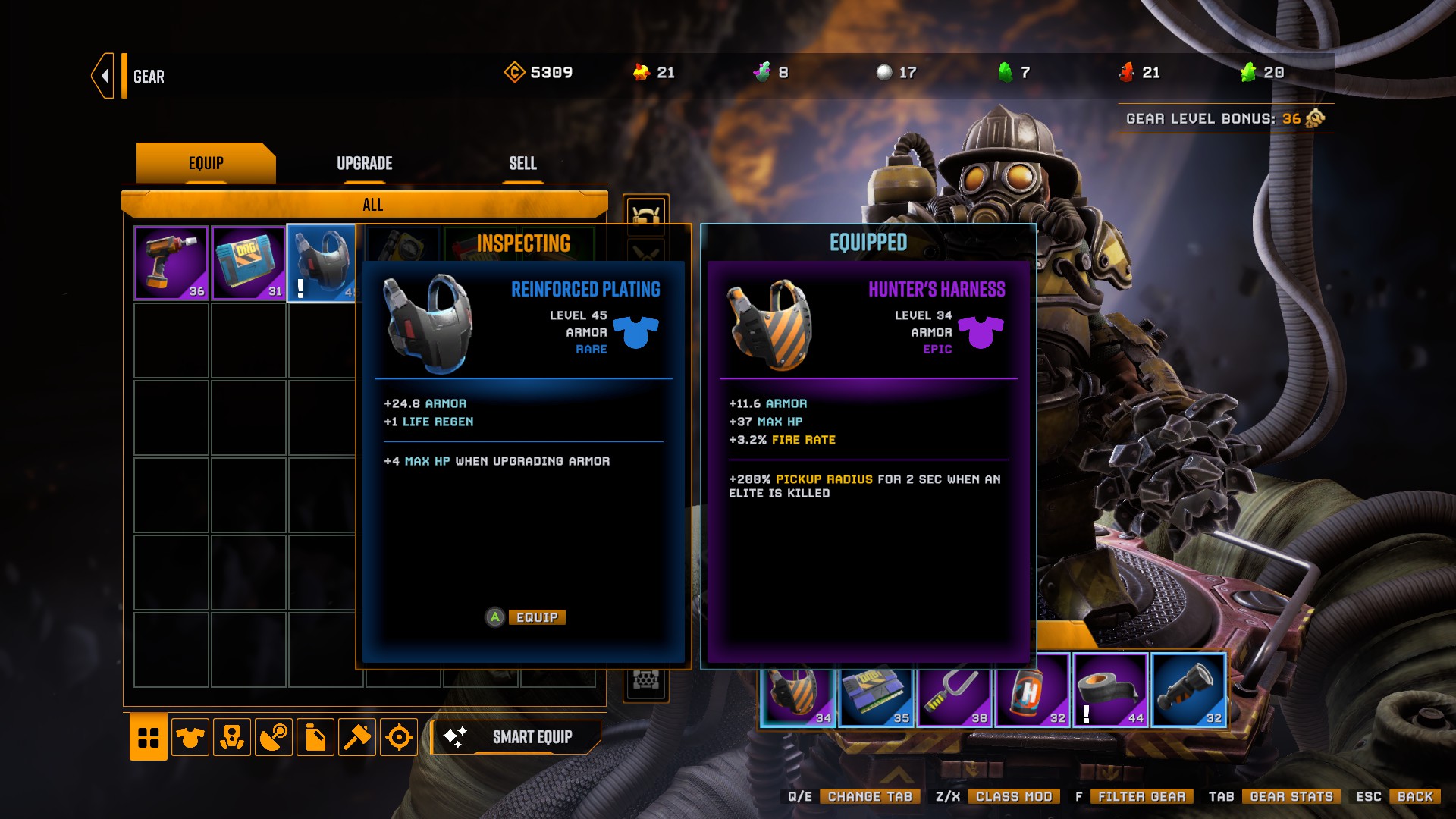Filter gear by satellite dish icon

[274, 736]
